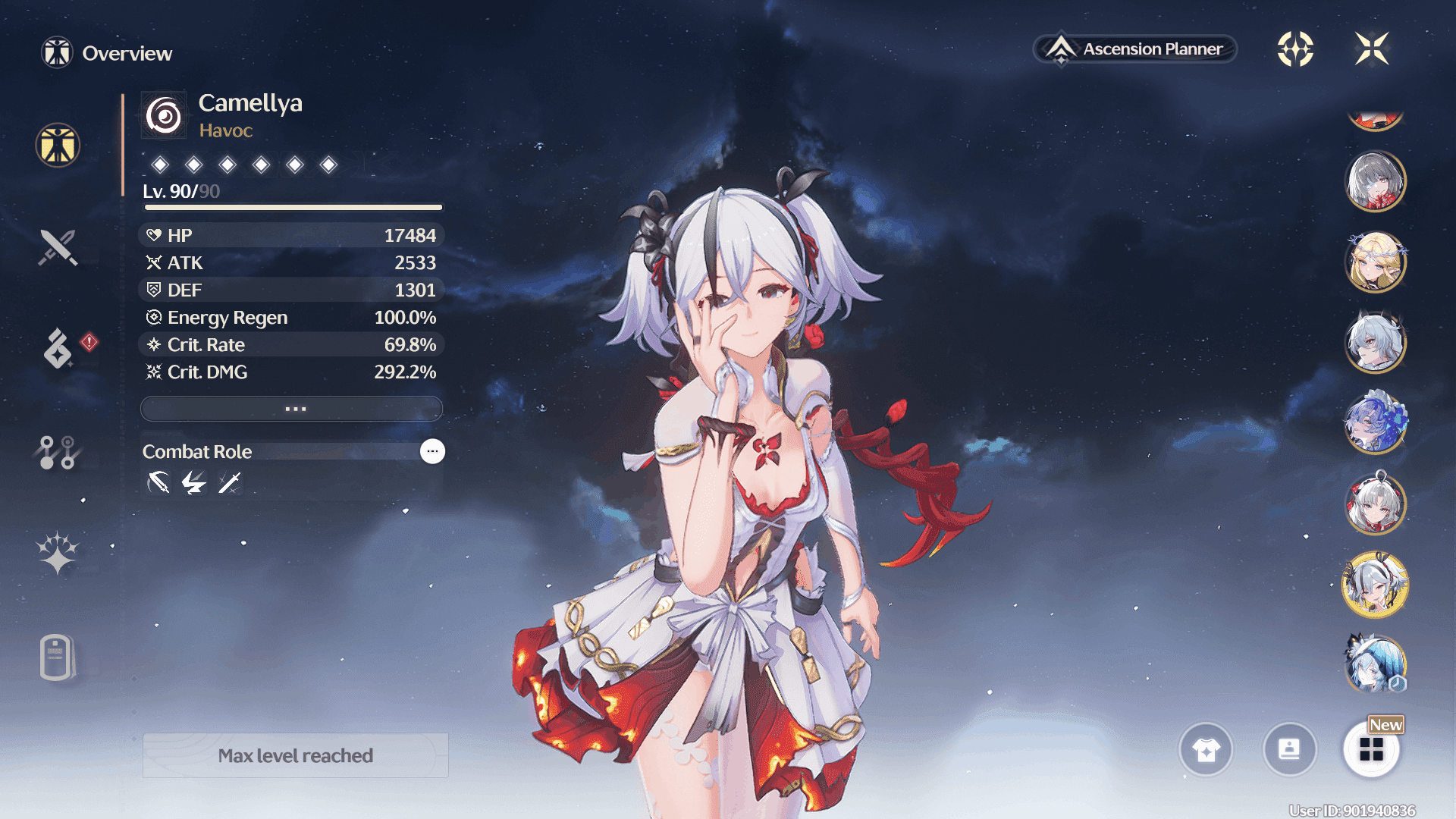
Task: Switch to the capsule-shaped tab at sidebar bottom
Action: (x=57, y=657)
